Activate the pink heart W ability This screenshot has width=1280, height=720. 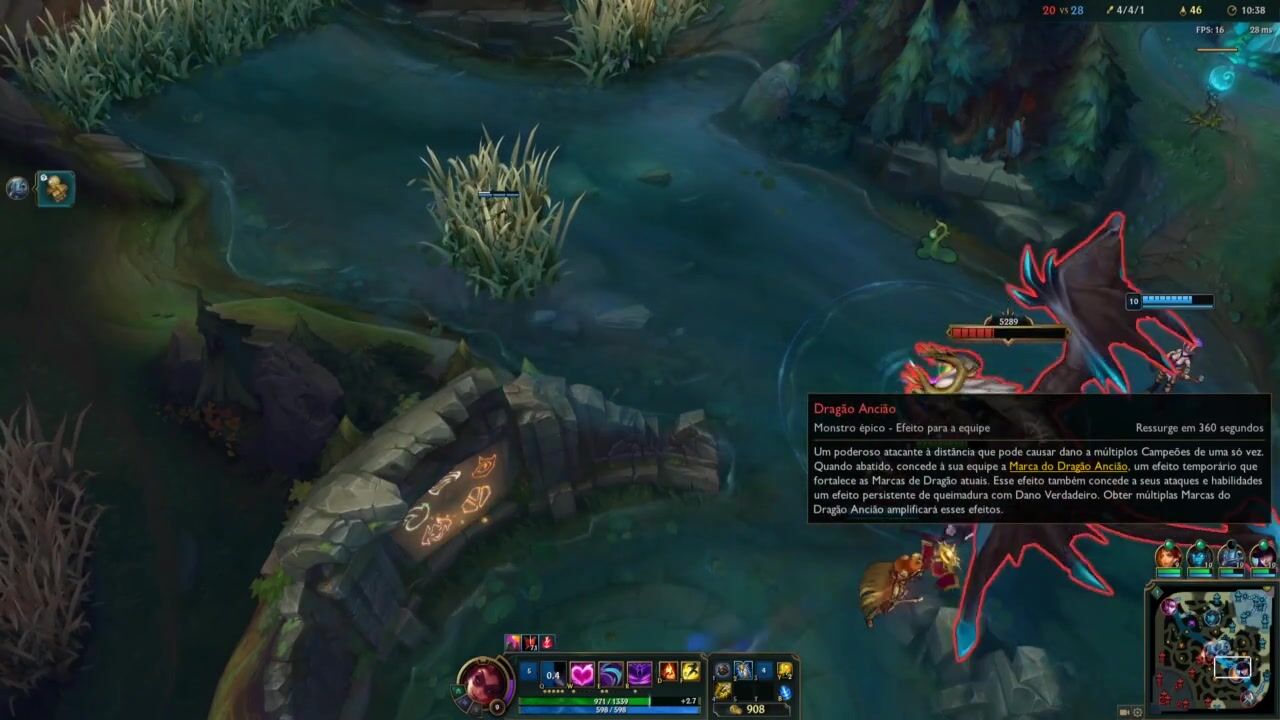point(581,674)
